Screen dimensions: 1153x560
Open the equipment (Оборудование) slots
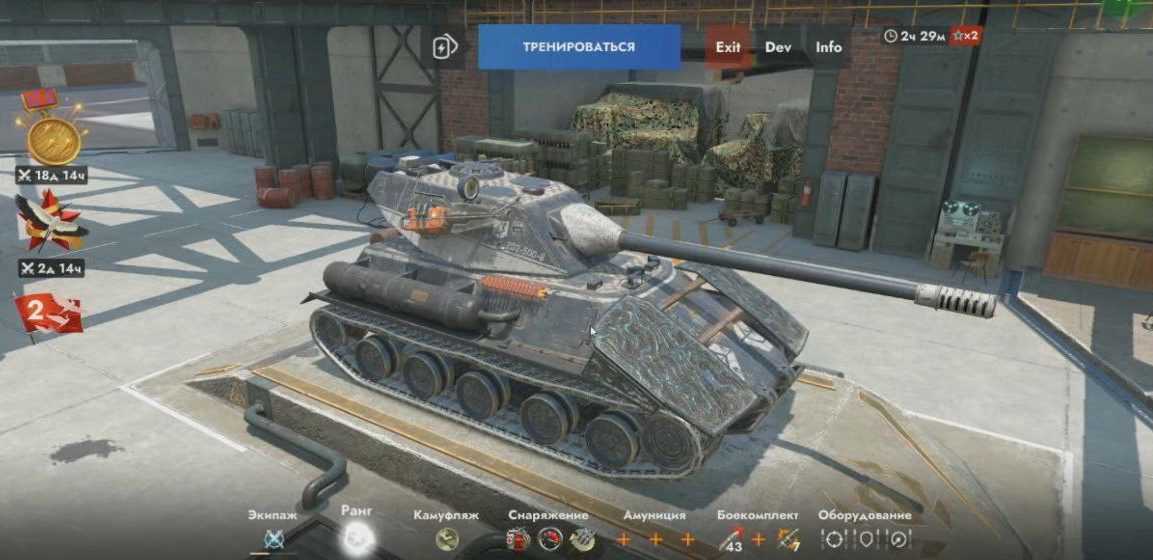pos(864,540)
